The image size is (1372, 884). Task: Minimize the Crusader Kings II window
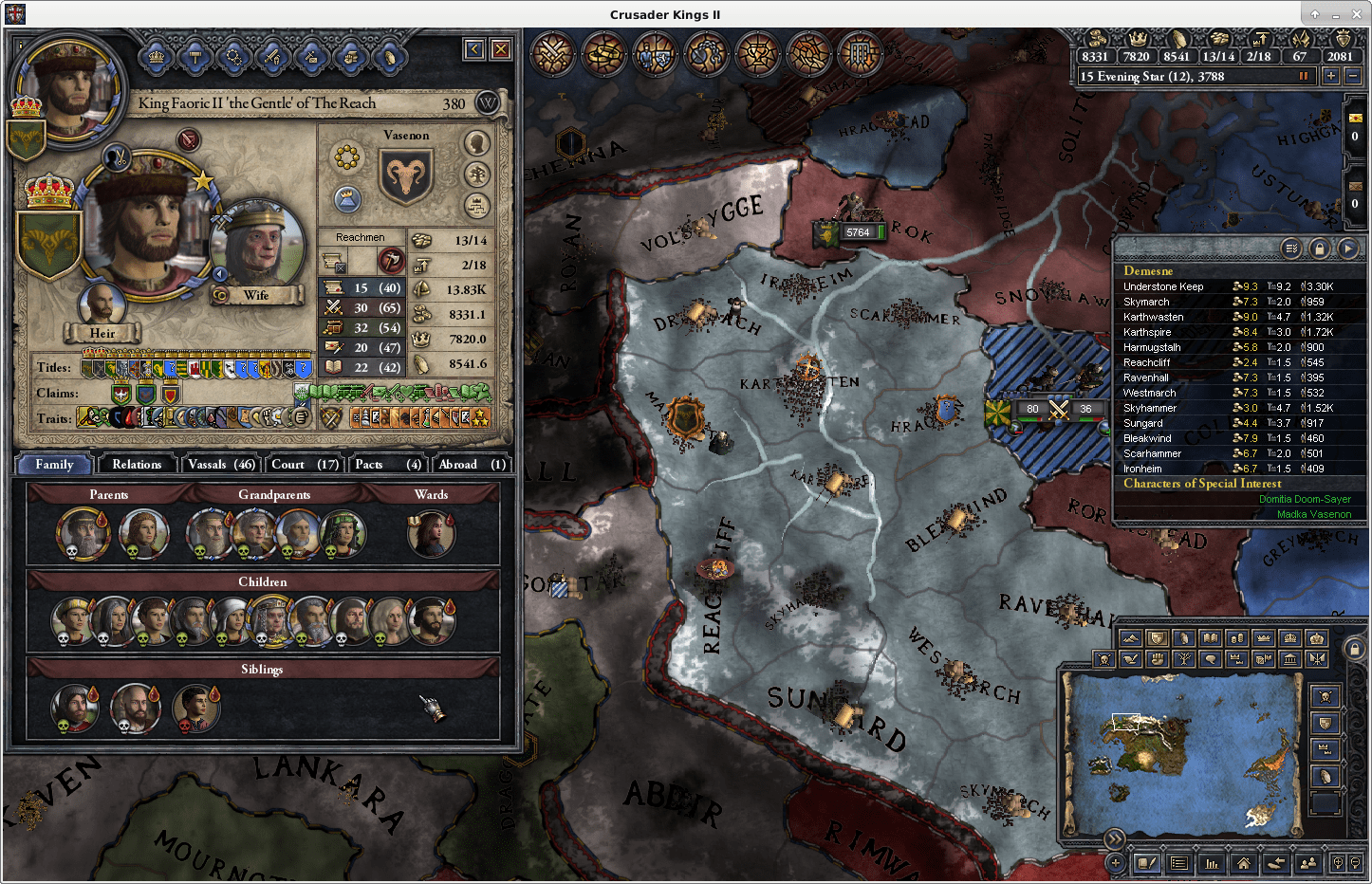coord(1335,14)
